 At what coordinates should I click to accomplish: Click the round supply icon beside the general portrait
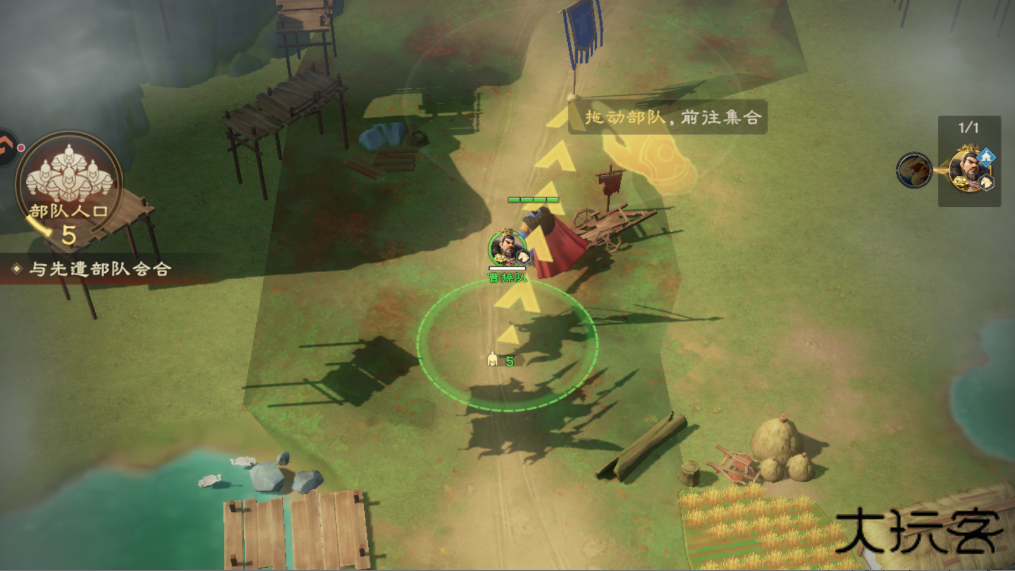click(914, 170)
